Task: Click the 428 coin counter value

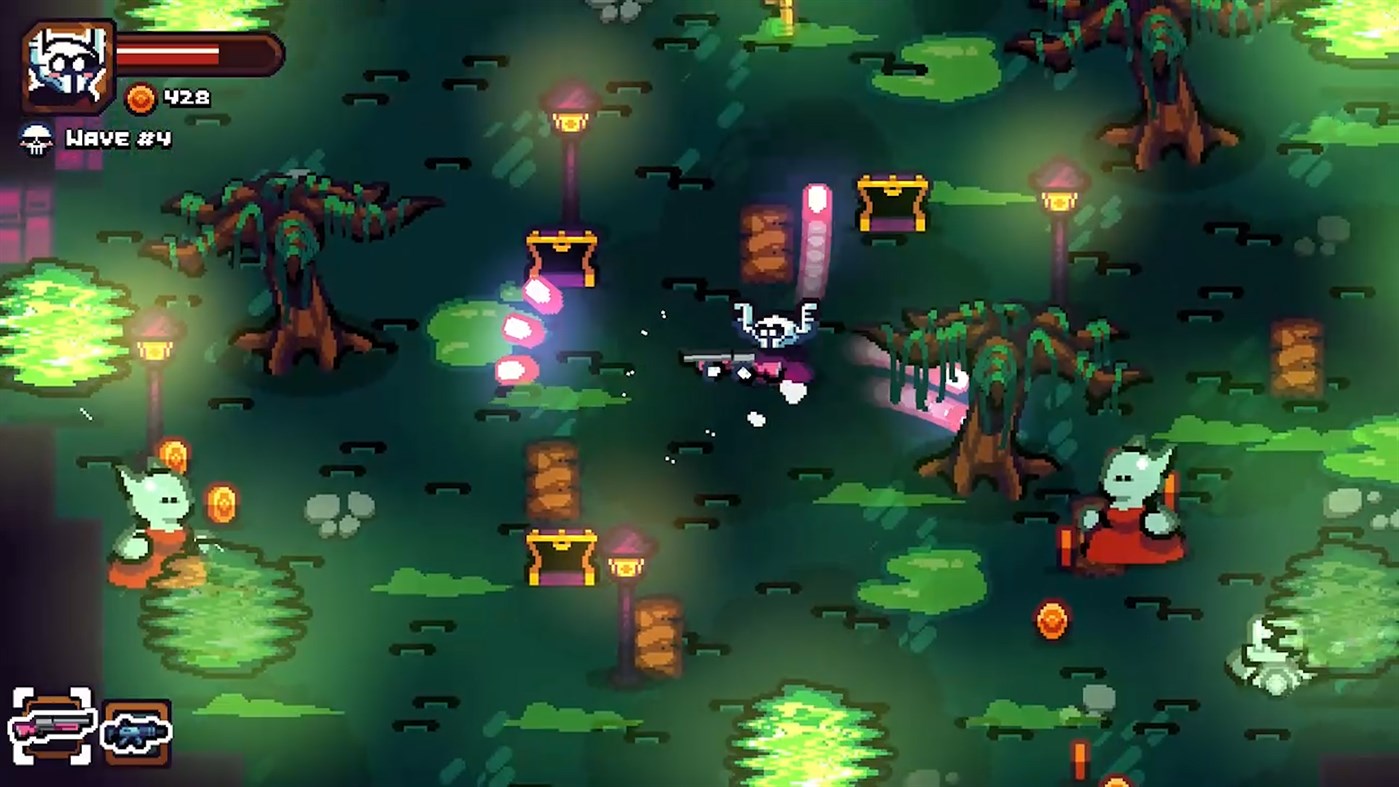Action: pyautogui.click(x=185, y=98)
